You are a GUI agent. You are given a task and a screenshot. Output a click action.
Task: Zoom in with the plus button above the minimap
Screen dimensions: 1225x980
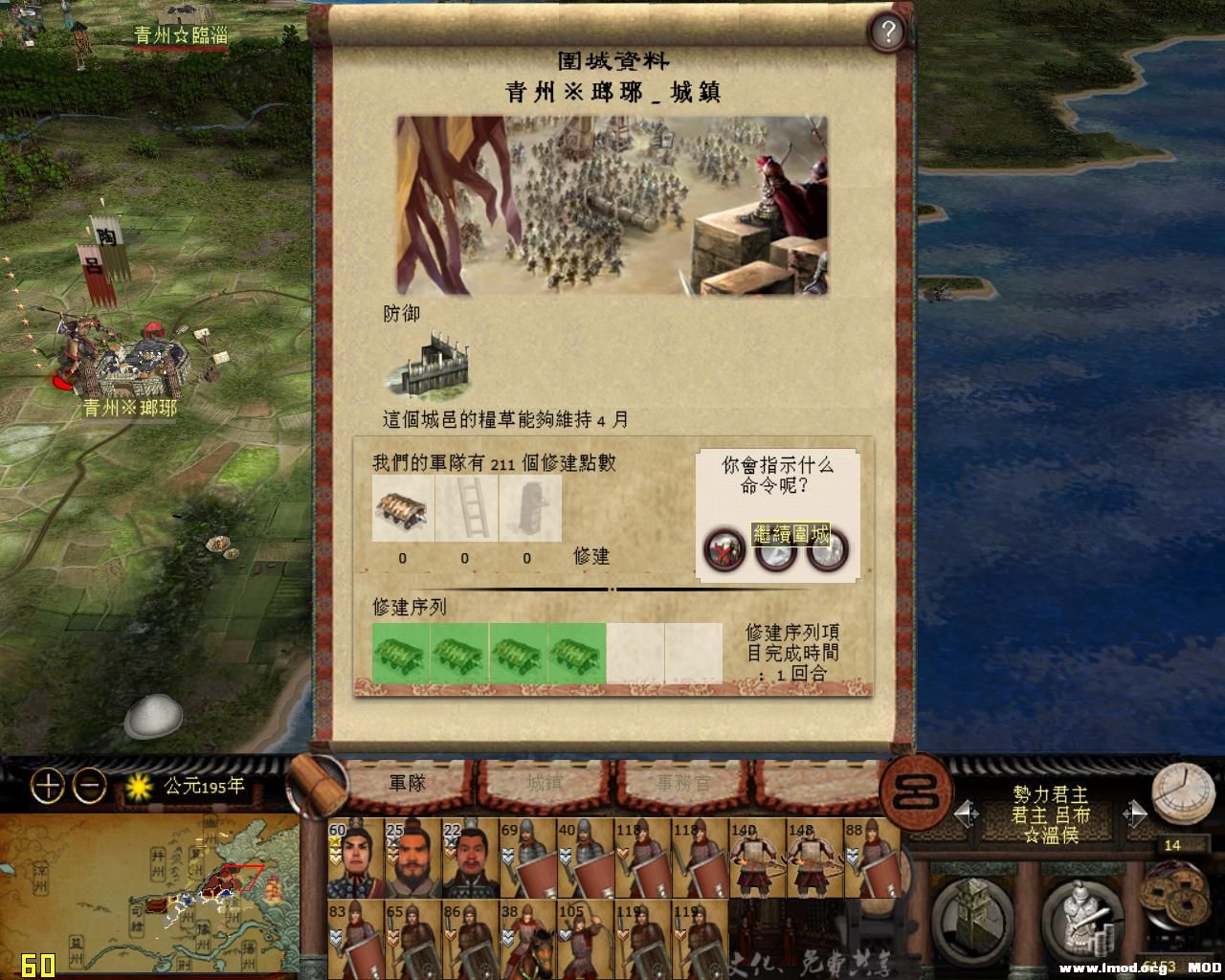(43, 787)
